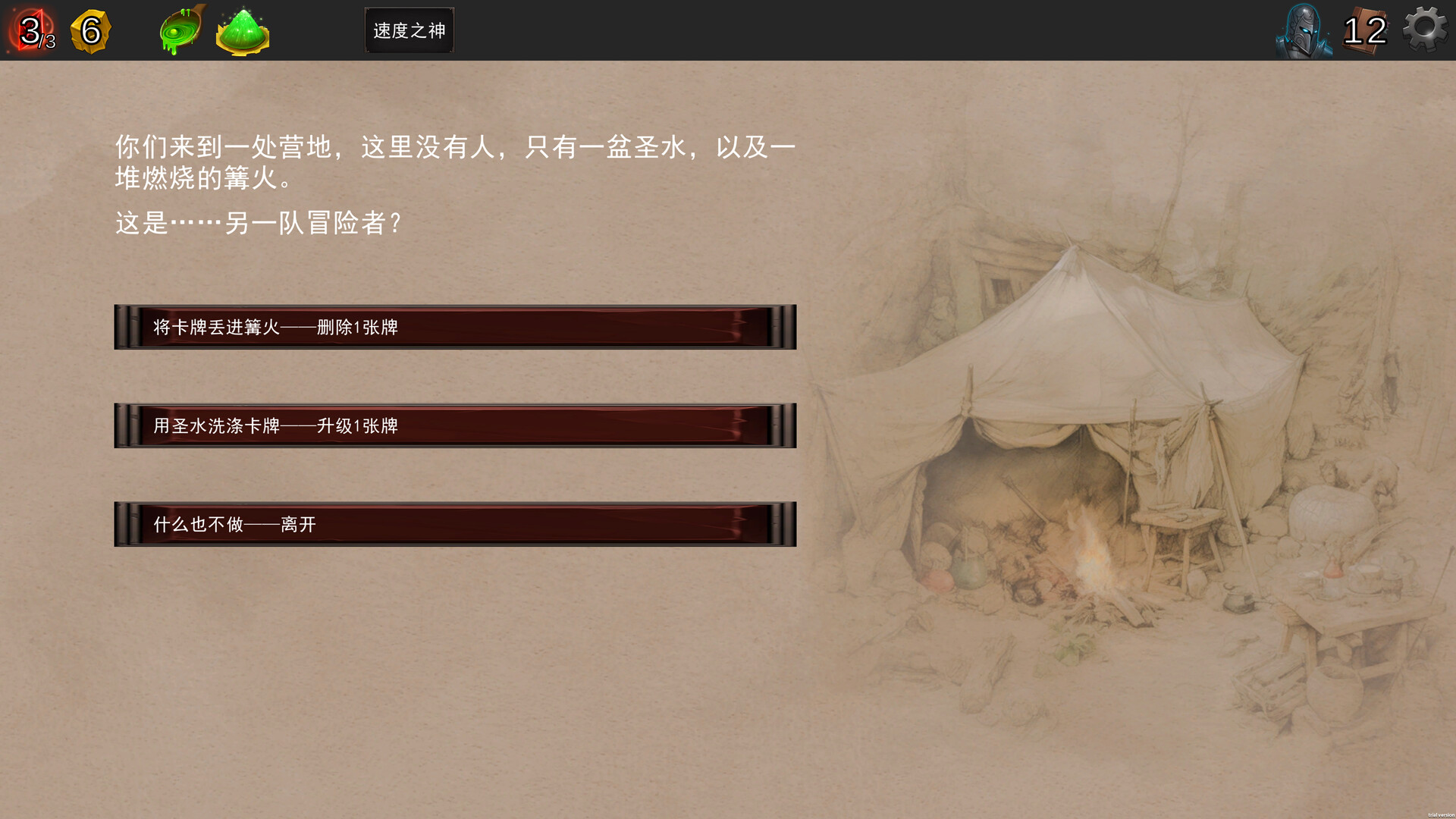Image resolution: width=1456 pixels, height=819 pixels.
Task: Choose 用圣水洗涤卡牌 to upgrade a card
Action: tap(455, 425)
